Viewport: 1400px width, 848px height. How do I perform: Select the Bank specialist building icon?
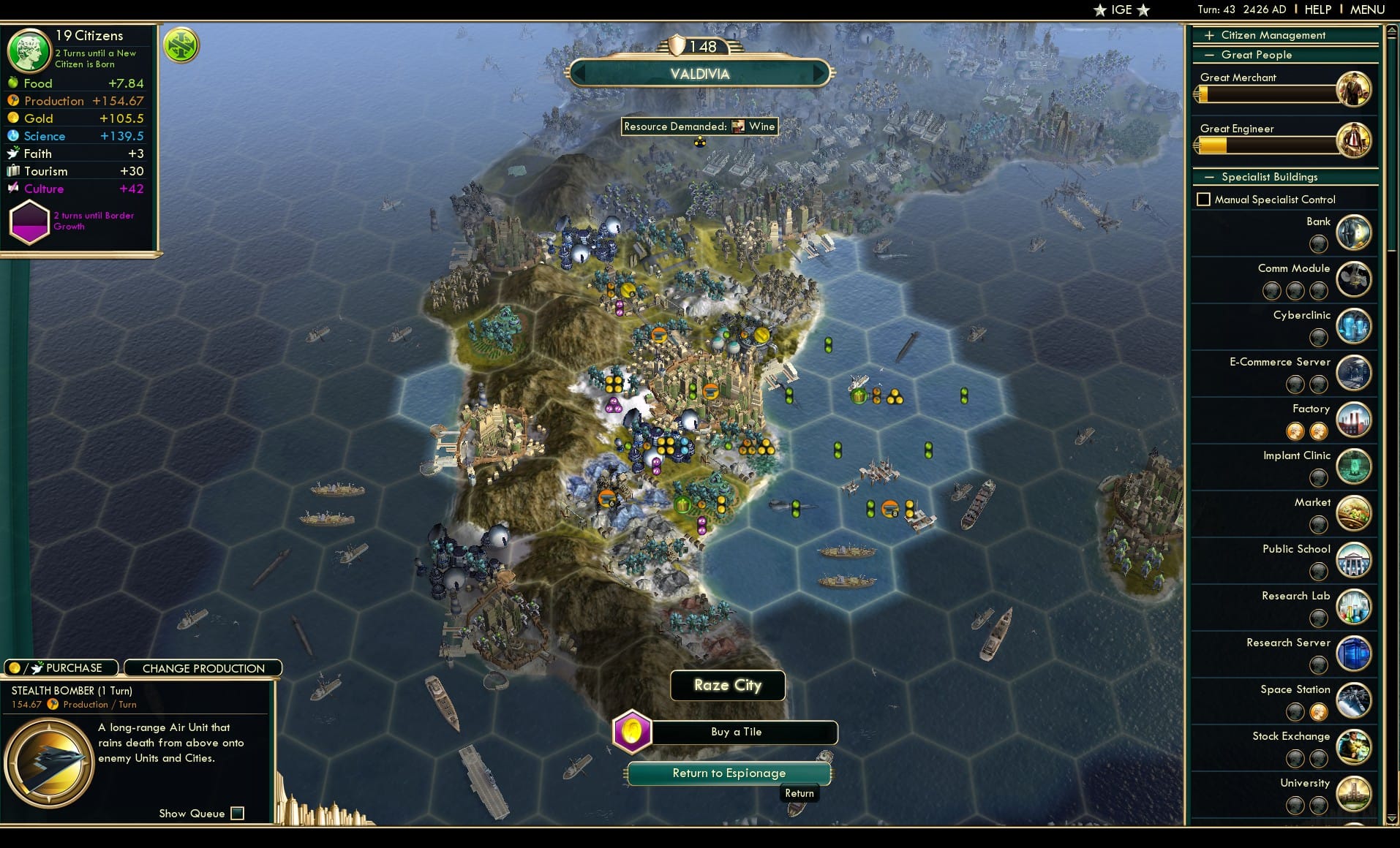coord(1354,232)
